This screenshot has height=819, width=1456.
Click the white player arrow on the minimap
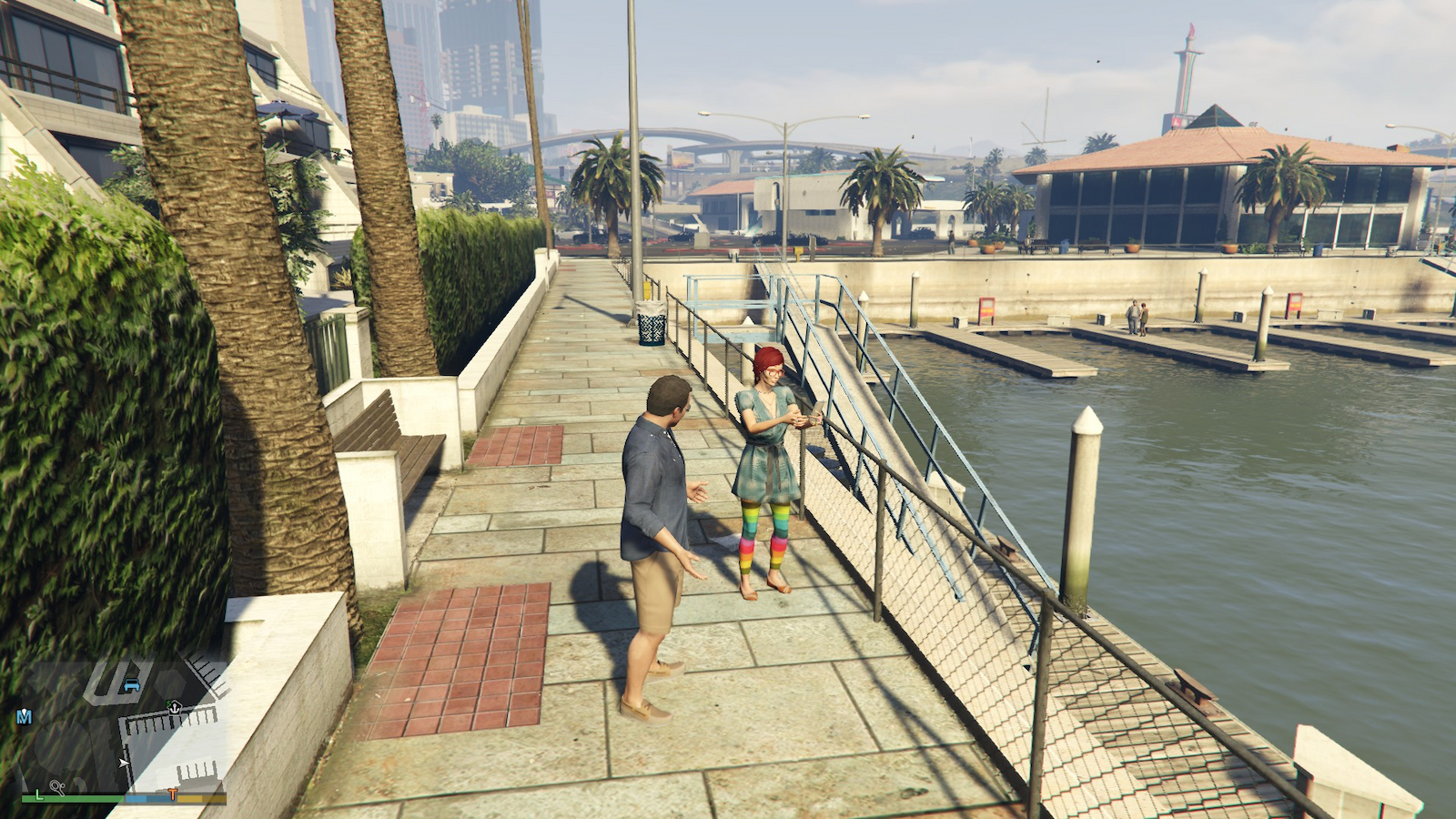tap(124, 763)
